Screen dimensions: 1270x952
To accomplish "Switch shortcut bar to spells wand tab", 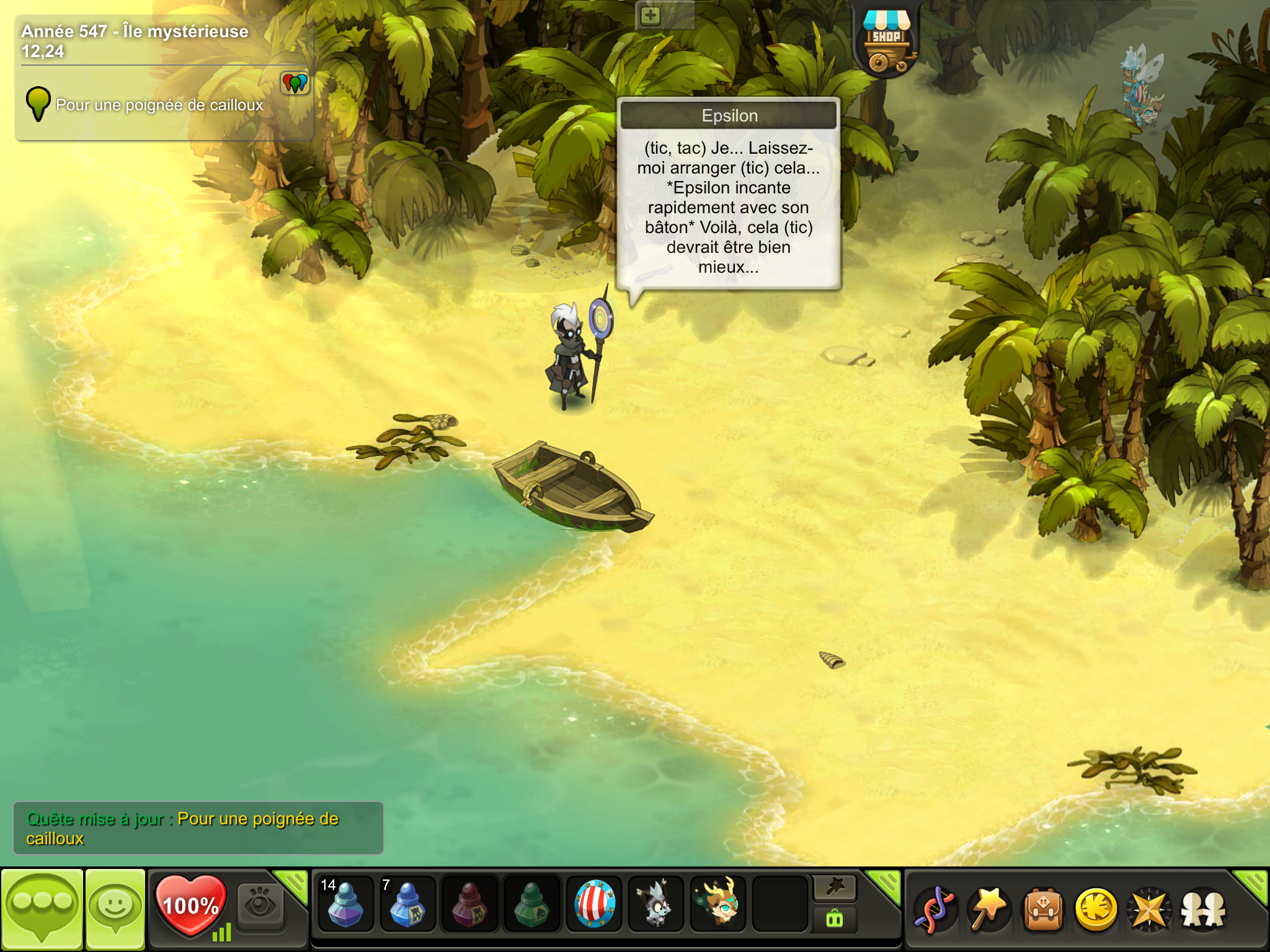I will click(x=835, y=888).
